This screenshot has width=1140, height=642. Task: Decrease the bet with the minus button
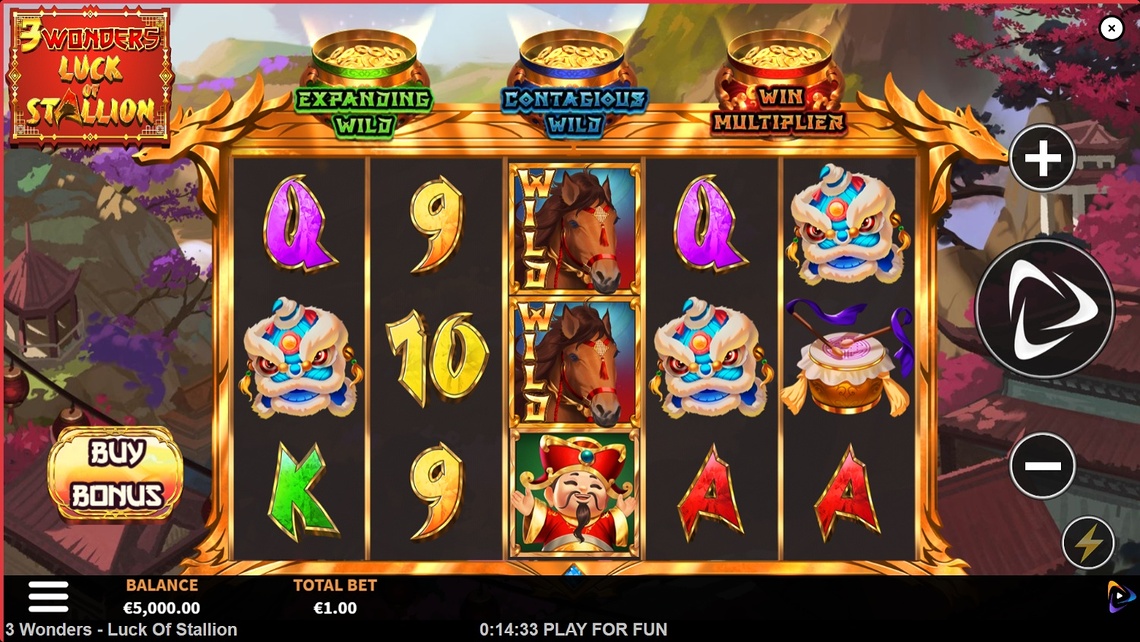[1042, 465]
